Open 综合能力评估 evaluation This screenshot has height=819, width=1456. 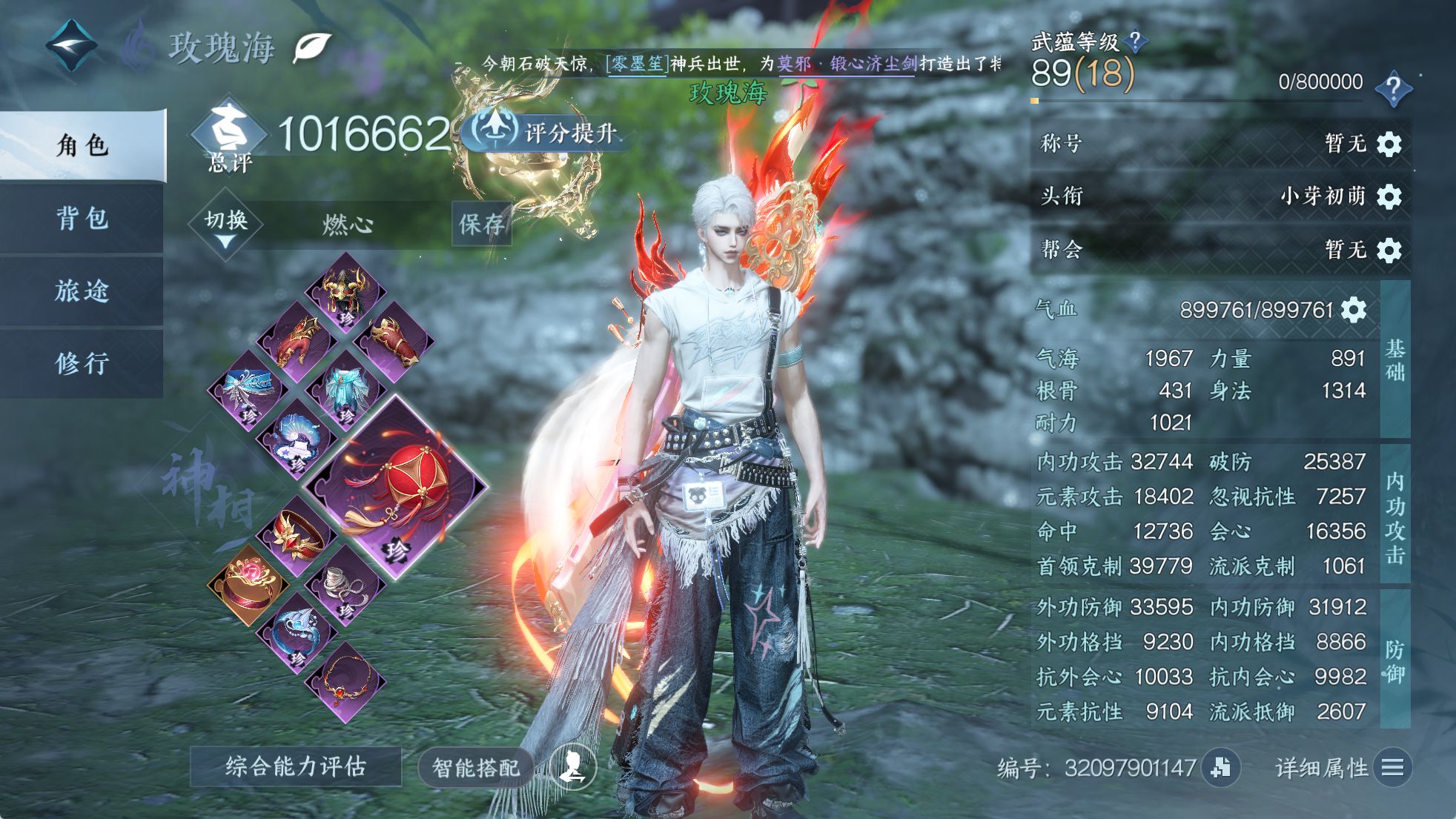pos(296,766)
